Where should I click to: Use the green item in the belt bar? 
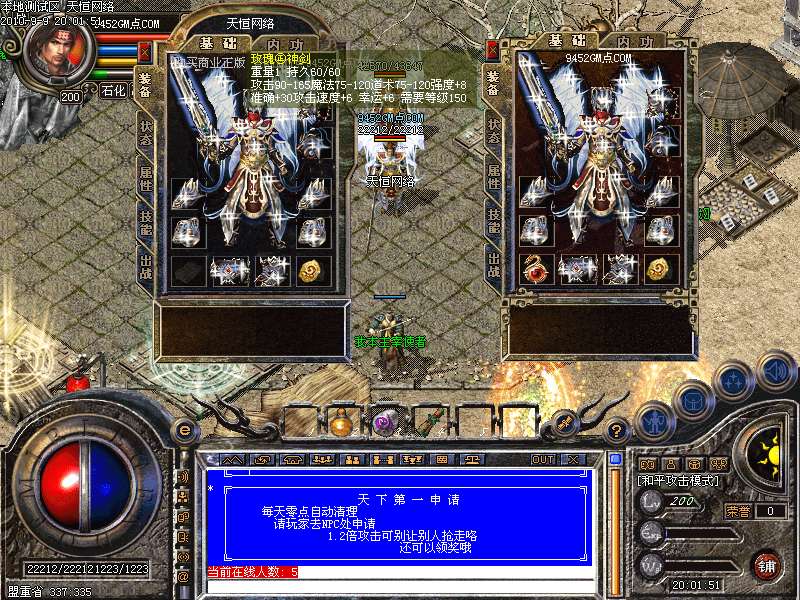point(427,420)
